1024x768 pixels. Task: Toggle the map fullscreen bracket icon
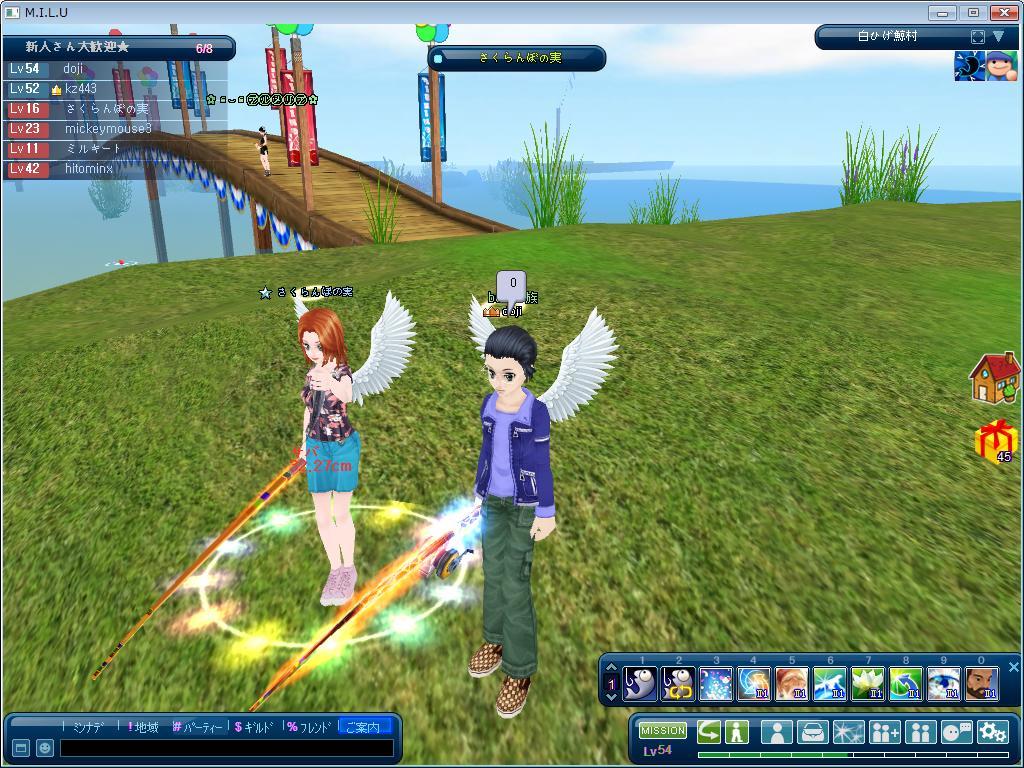pos(977,37)
